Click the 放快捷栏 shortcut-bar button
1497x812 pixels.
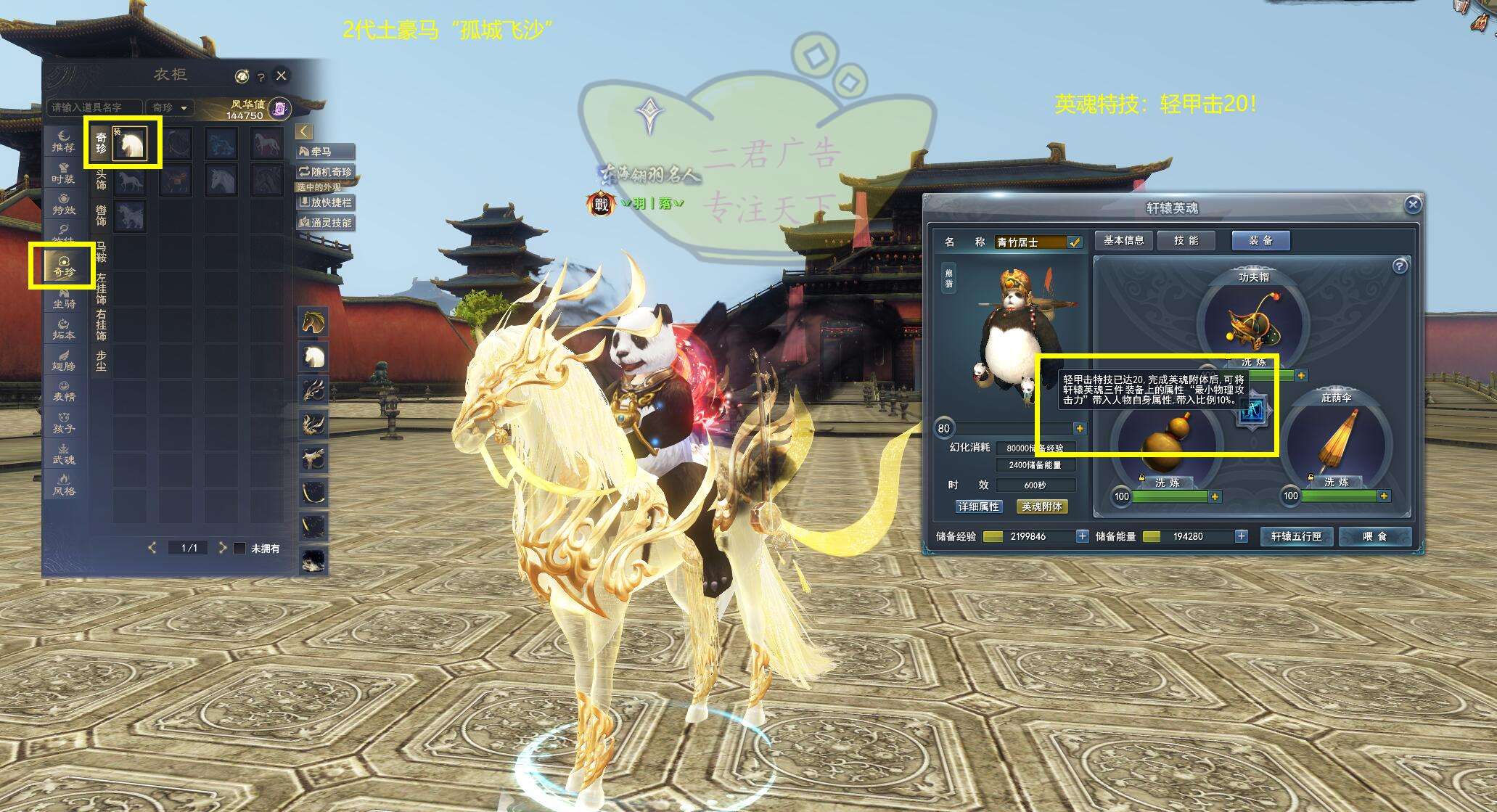click(x=326, y=202)
